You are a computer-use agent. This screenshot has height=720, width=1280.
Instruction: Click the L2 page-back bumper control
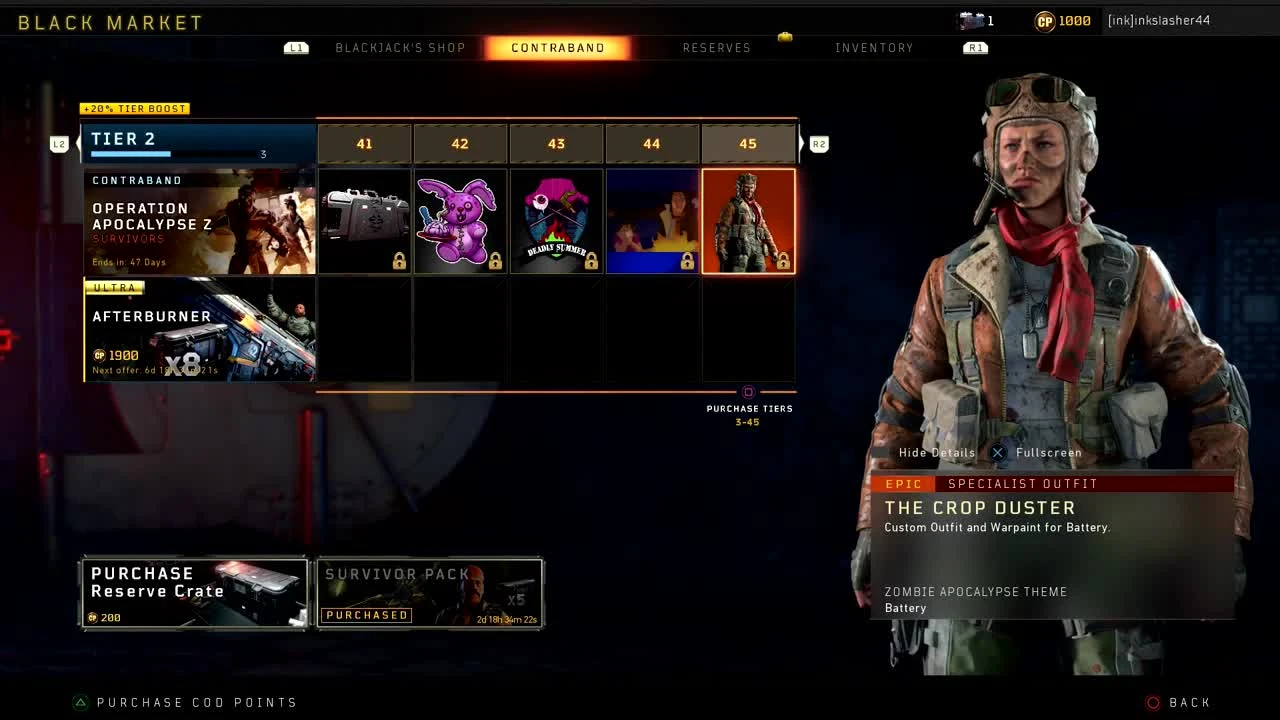pyautogui.click(x=59, y=143)
